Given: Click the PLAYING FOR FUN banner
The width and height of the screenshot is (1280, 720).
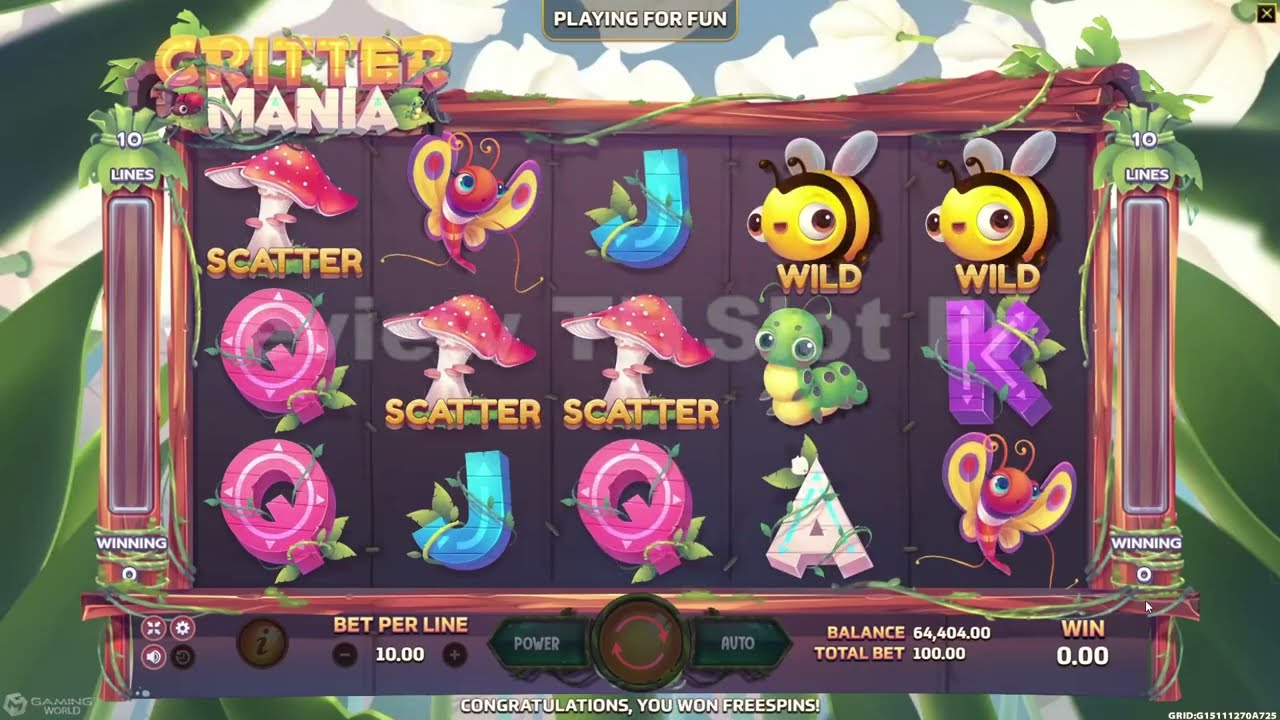Looking at the screenshot, I should pos(639,18).
